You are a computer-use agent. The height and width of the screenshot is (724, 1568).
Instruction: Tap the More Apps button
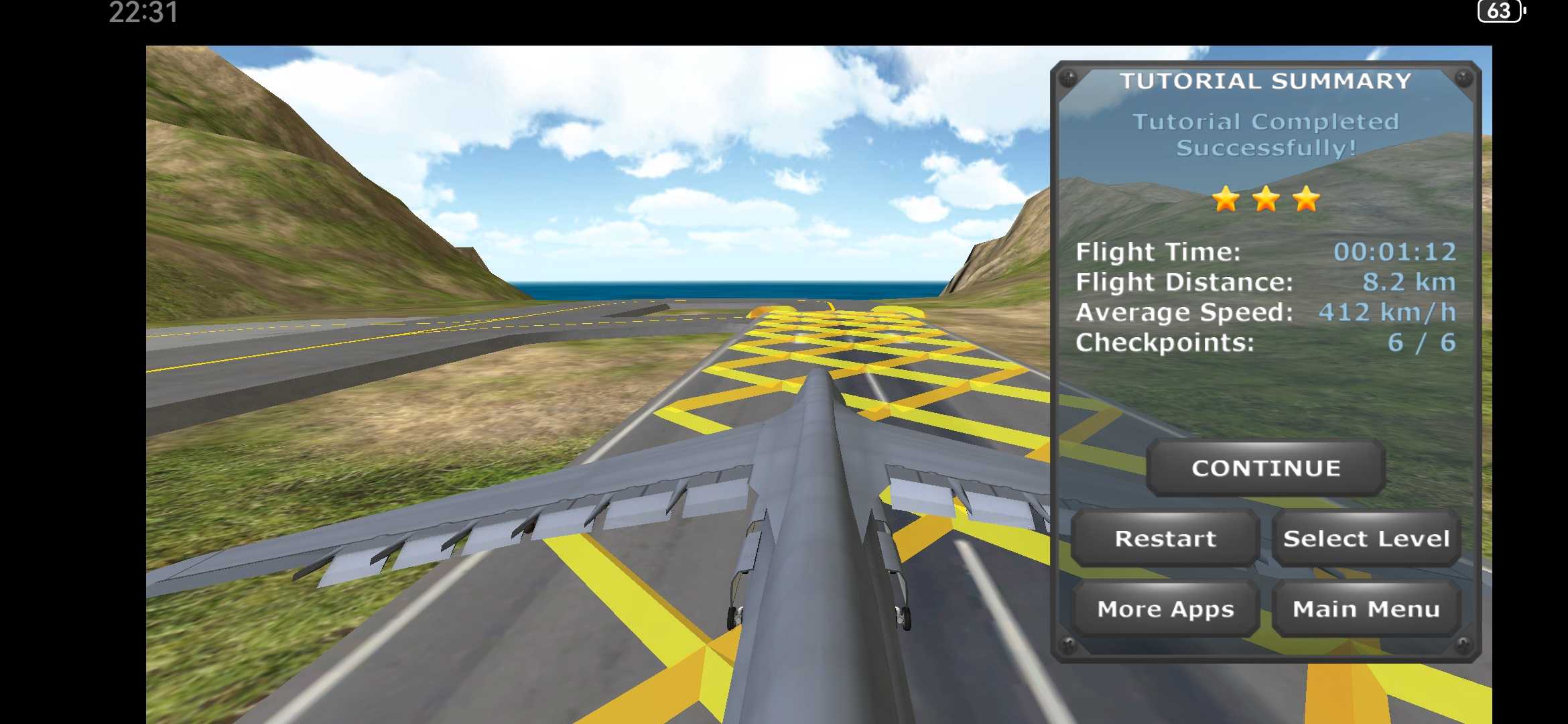1165,609
